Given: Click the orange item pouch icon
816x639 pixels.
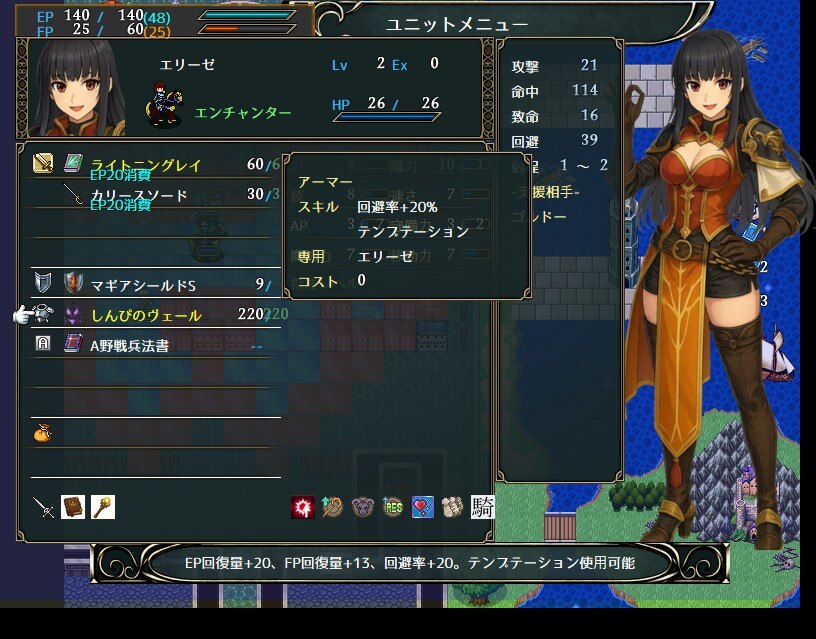Looking at the screenshot, I should pos(42,434).
